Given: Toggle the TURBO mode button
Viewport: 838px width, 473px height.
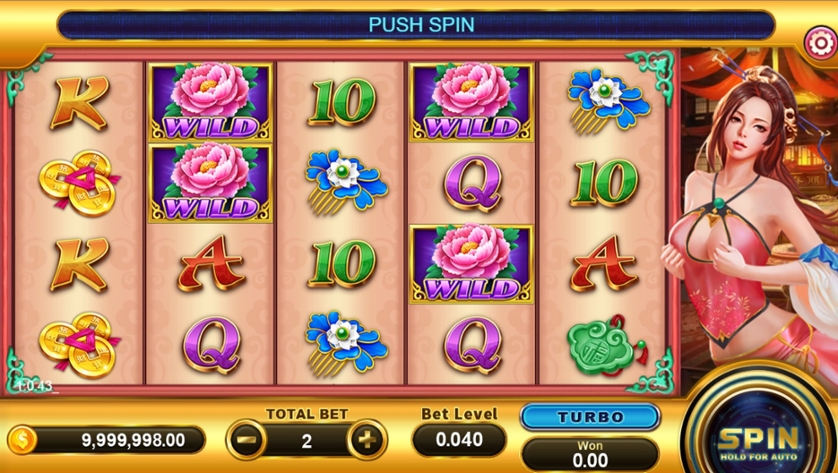Looking at the screenshot, I should (x=590, y=417).
